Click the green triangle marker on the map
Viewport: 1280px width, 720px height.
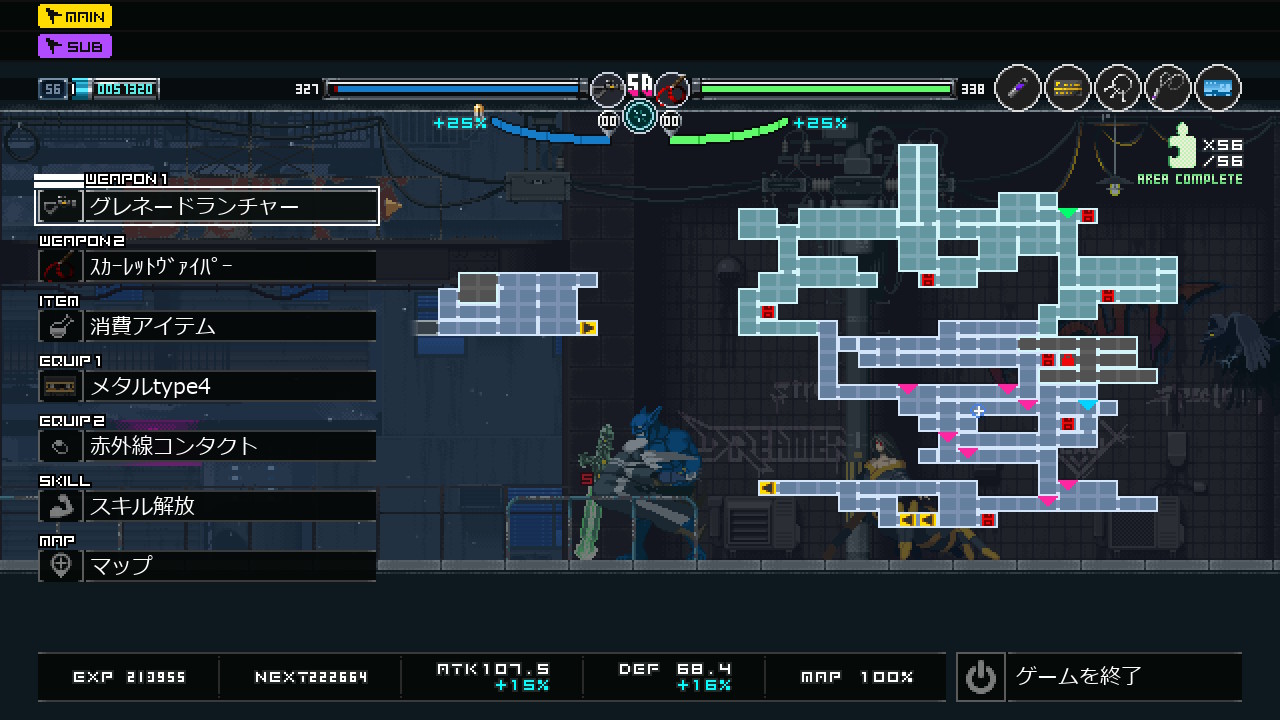1068,212
